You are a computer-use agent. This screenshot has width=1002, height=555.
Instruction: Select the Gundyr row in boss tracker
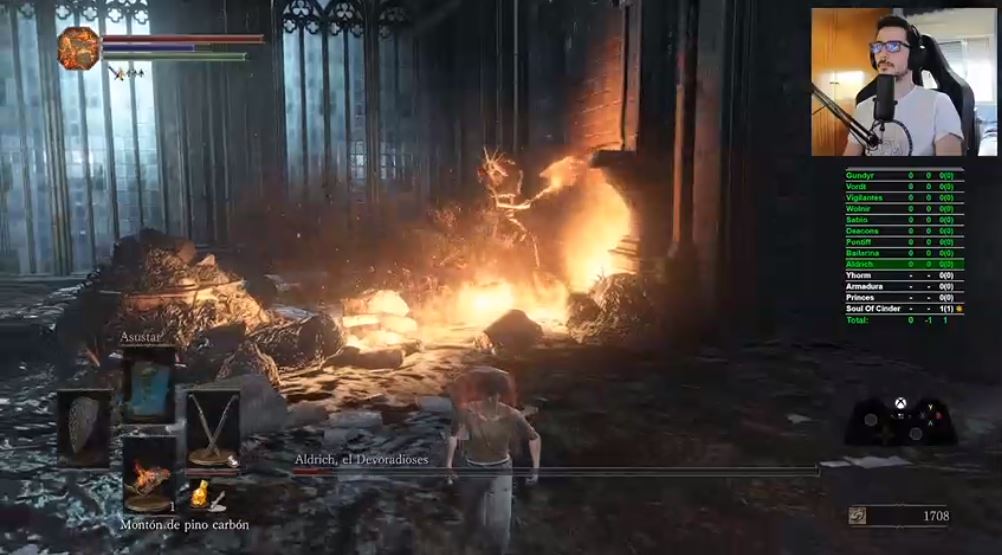click(904, 175)
